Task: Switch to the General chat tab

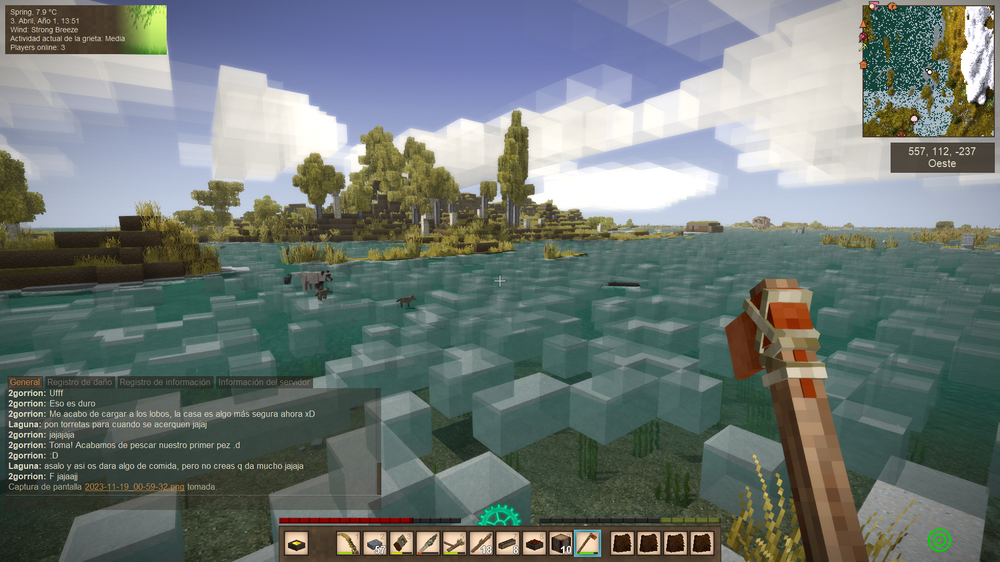Action: coord(25,382)
